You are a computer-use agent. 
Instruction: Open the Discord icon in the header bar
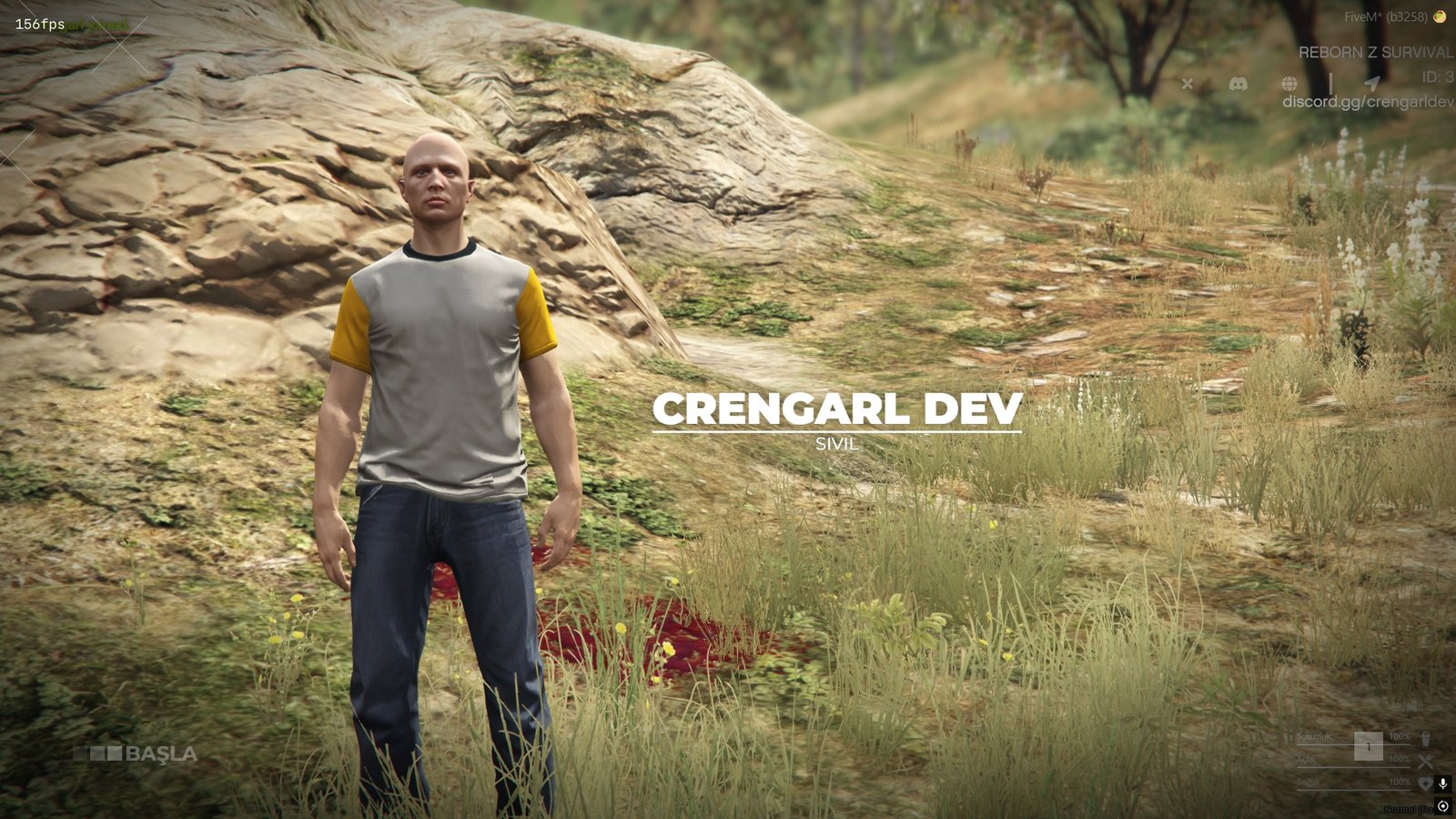[1239, 84]
